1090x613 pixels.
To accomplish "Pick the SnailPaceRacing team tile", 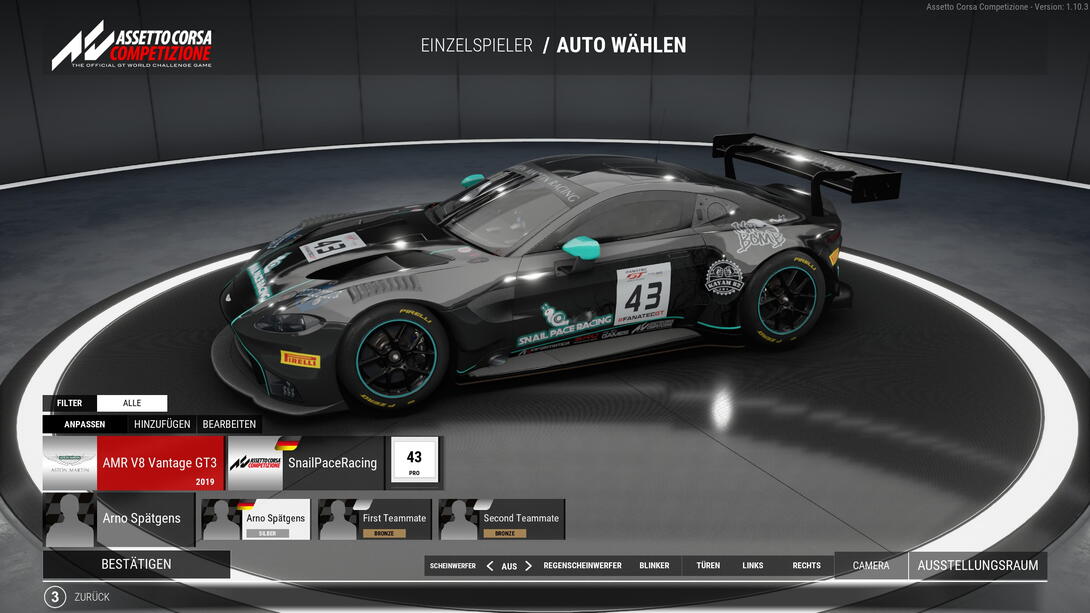I will point(306,463).
